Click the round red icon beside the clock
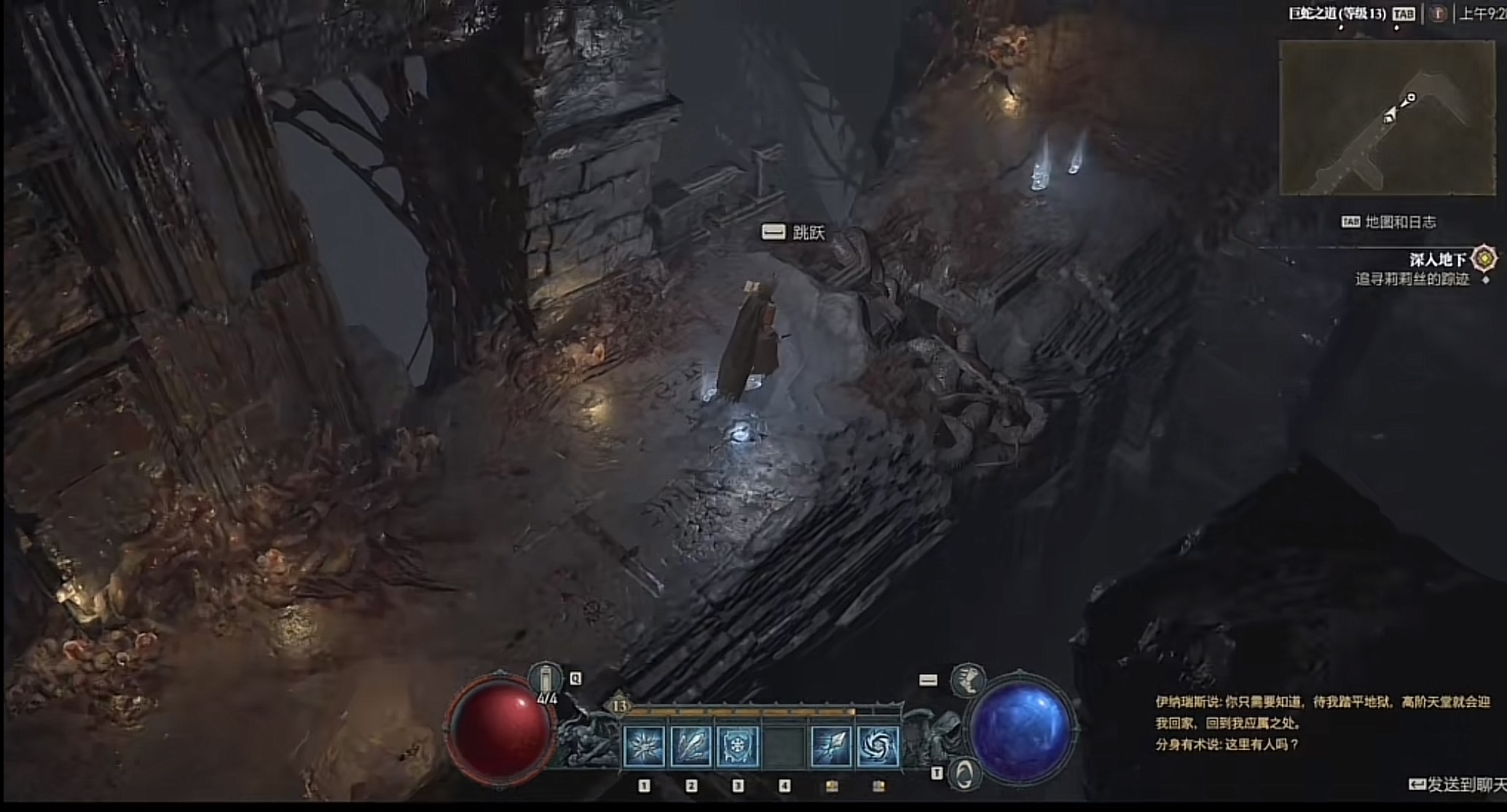The height and width of the screenshot is (812, 1507). point(1438,14)
